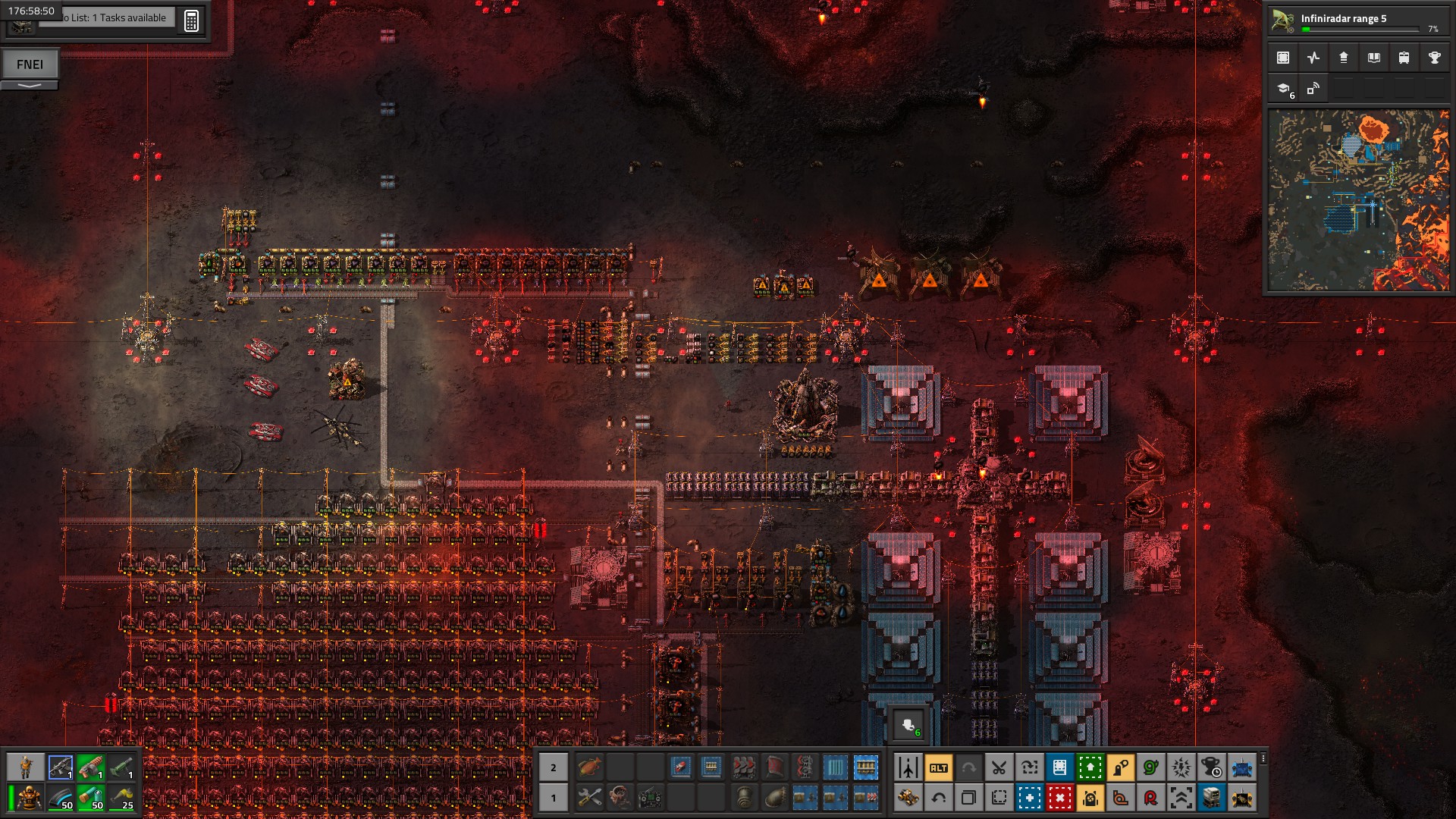Viewport: 1456px width, 819px height.
Task: Select the wrench and screwdriver quickbar slot
Action: tap(589, 798)
